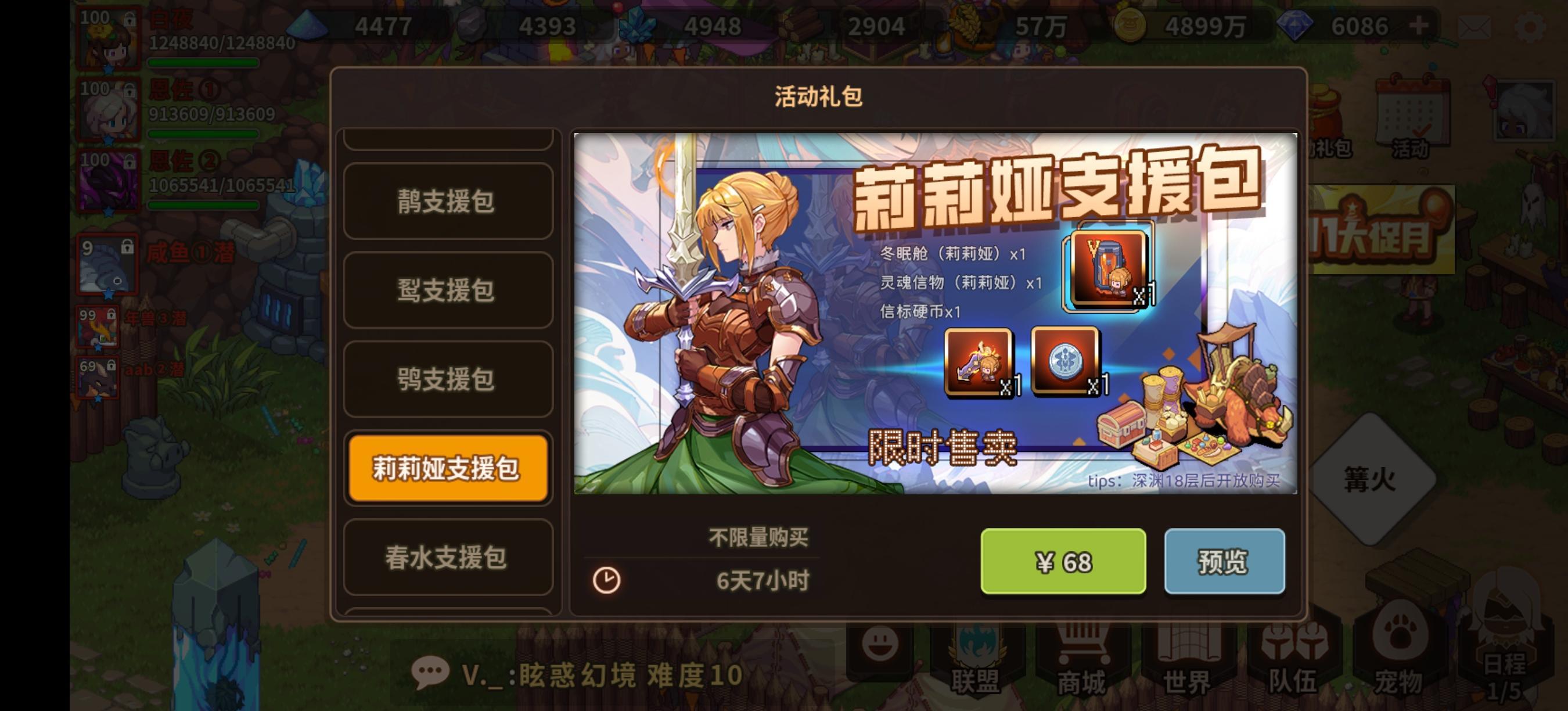The width and height of the screenshot is (1568, 711).
Task: Select hero portrait 恩佐①
Action: pyautogui.click(x=109, y=113)
